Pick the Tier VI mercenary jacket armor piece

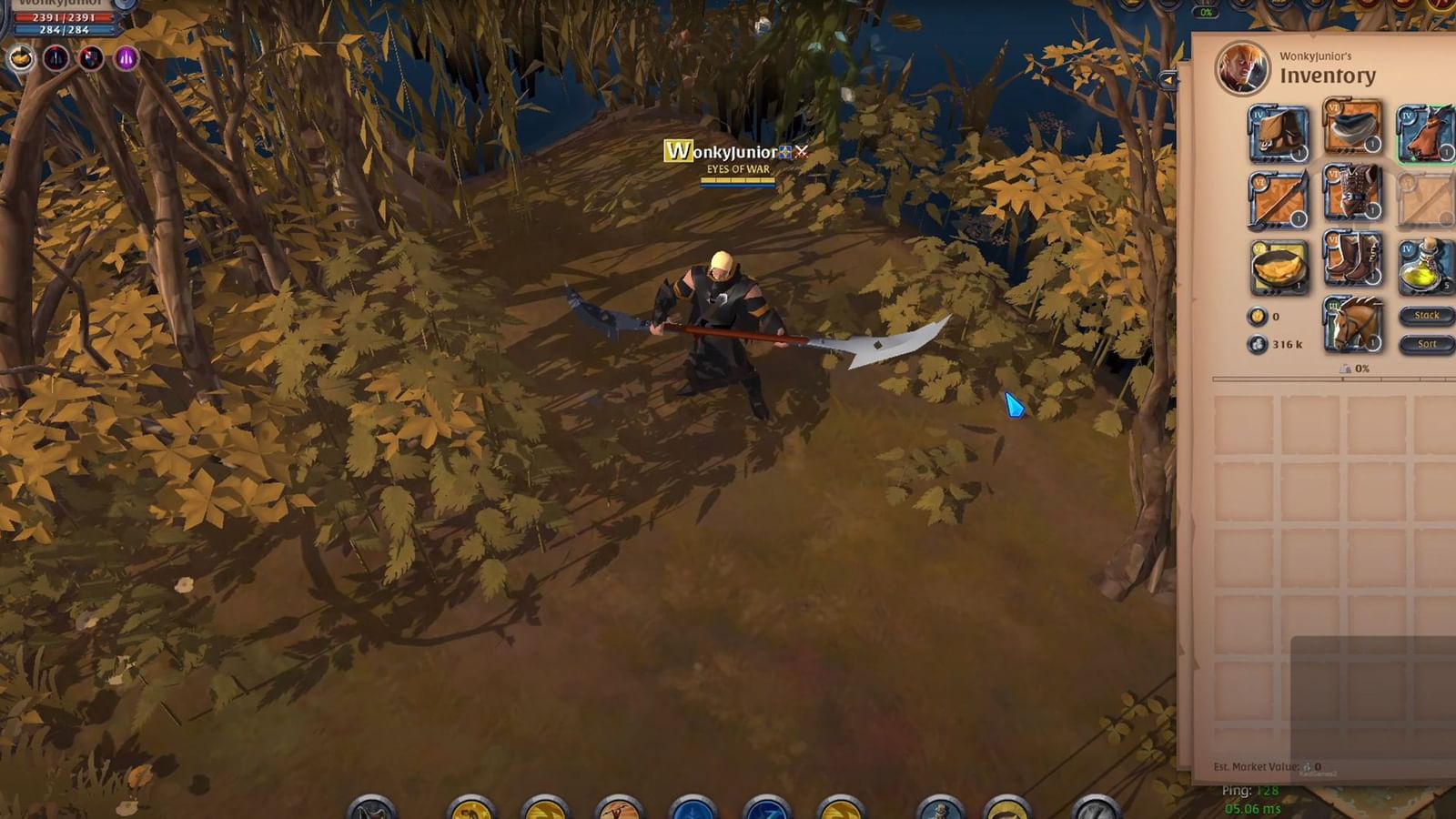[1353, 195]
